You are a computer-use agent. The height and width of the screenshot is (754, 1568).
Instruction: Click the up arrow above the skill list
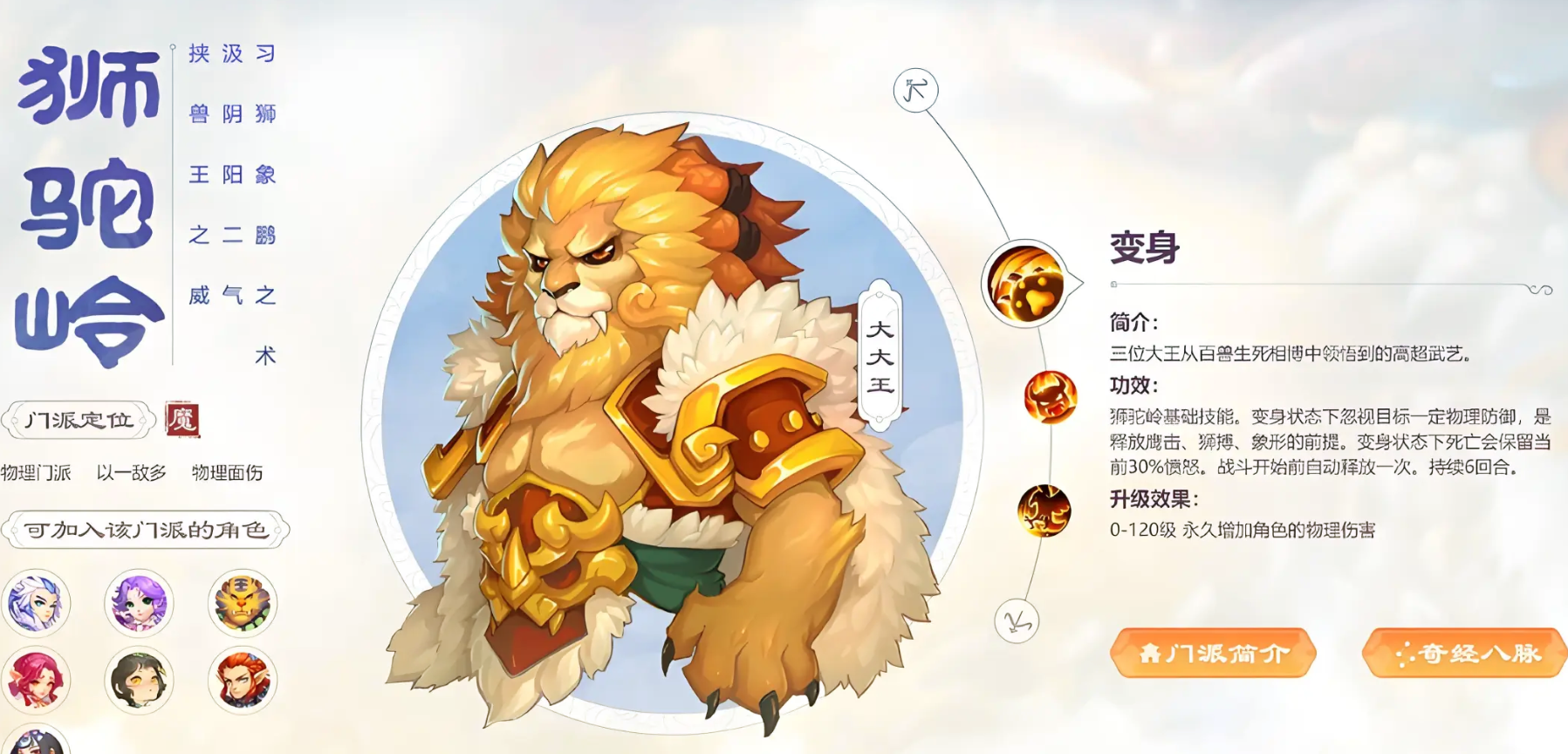tap(915, 89)
